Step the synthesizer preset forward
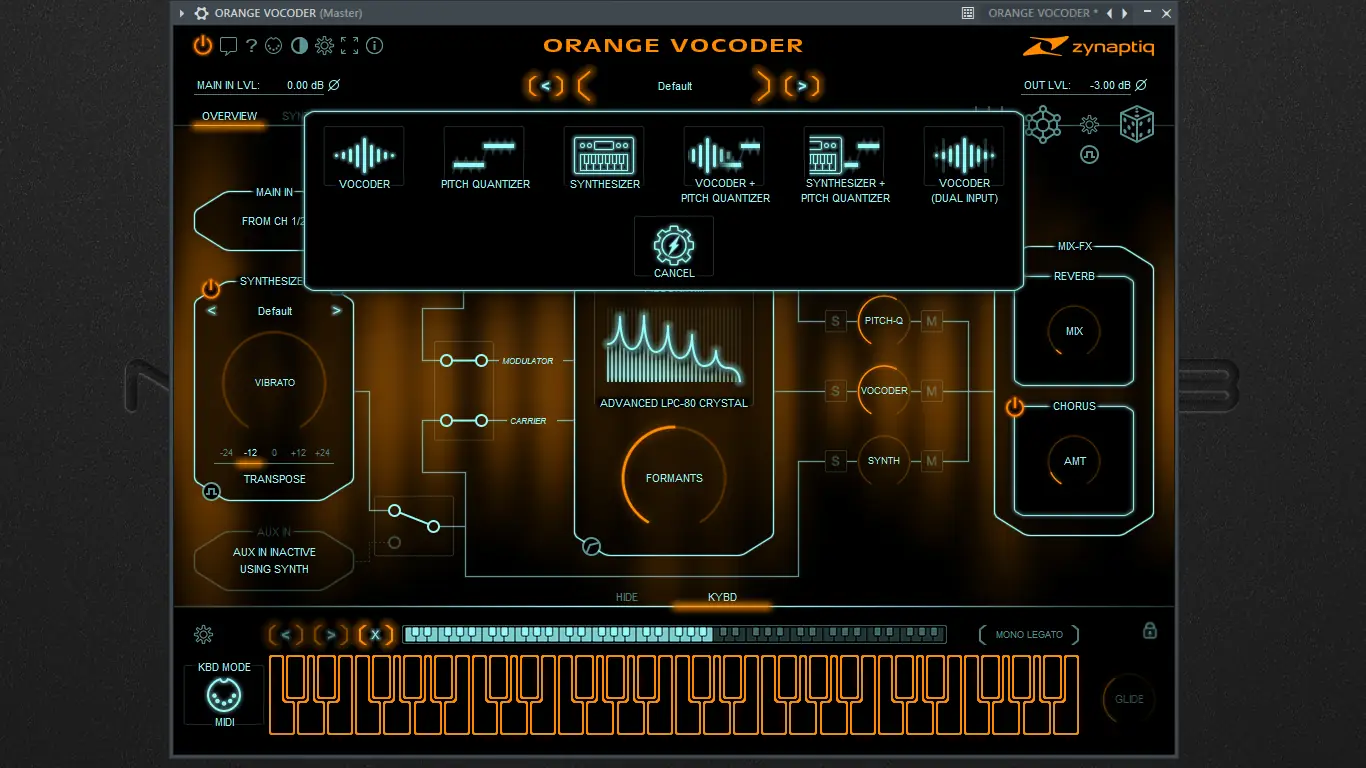 coord(337,311)
